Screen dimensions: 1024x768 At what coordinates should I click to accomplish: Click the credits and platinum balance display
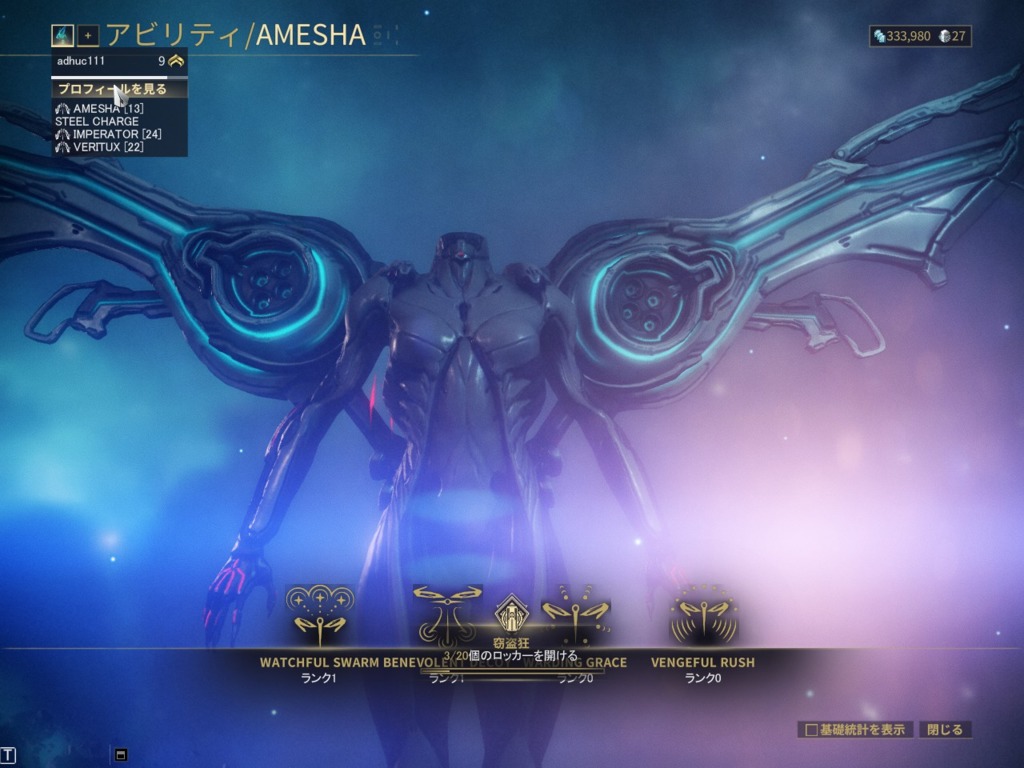[920, 36]
